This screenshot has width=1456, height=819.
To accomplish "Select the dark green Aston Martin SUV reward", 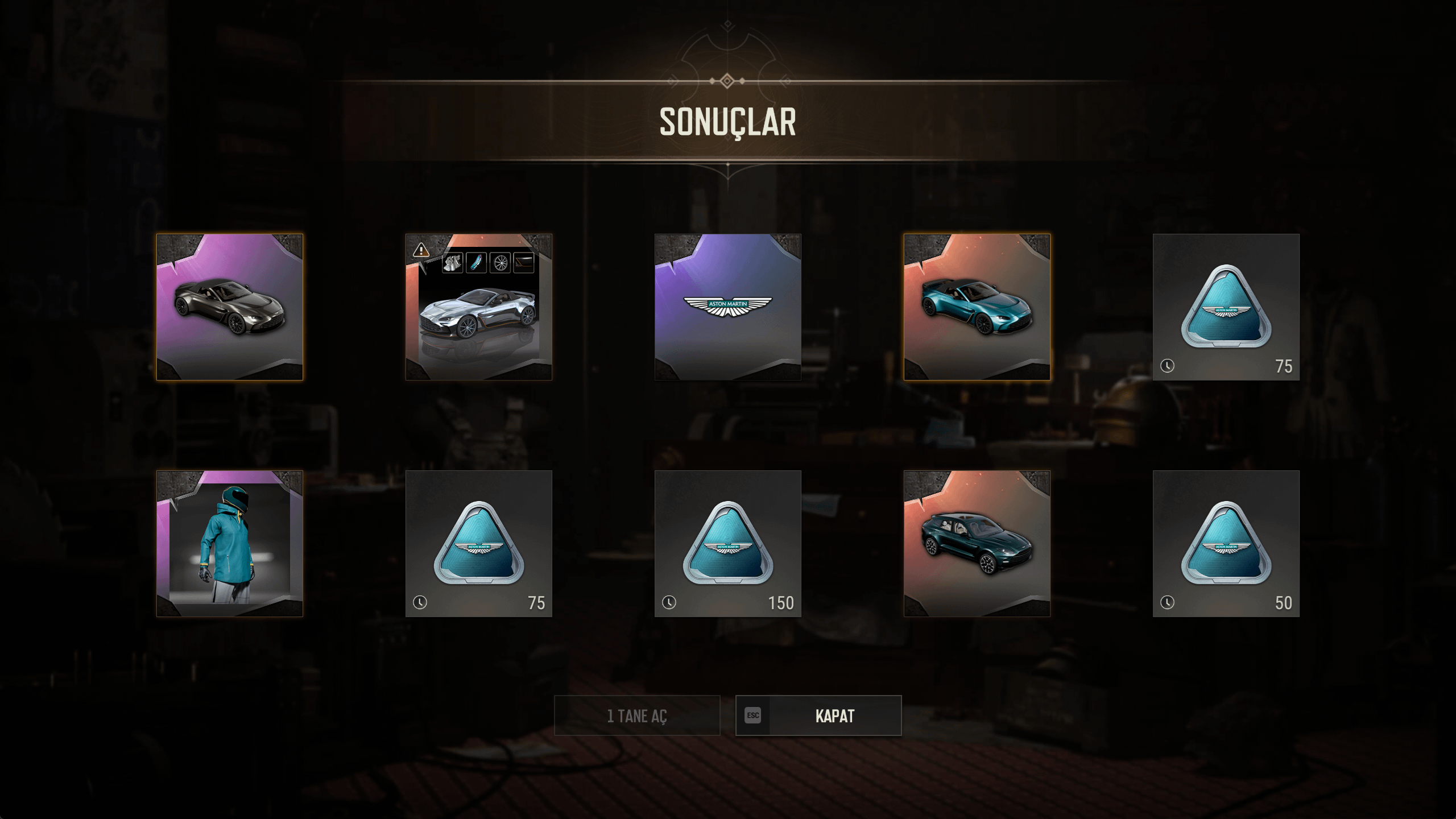I will (x=977, y=544).
